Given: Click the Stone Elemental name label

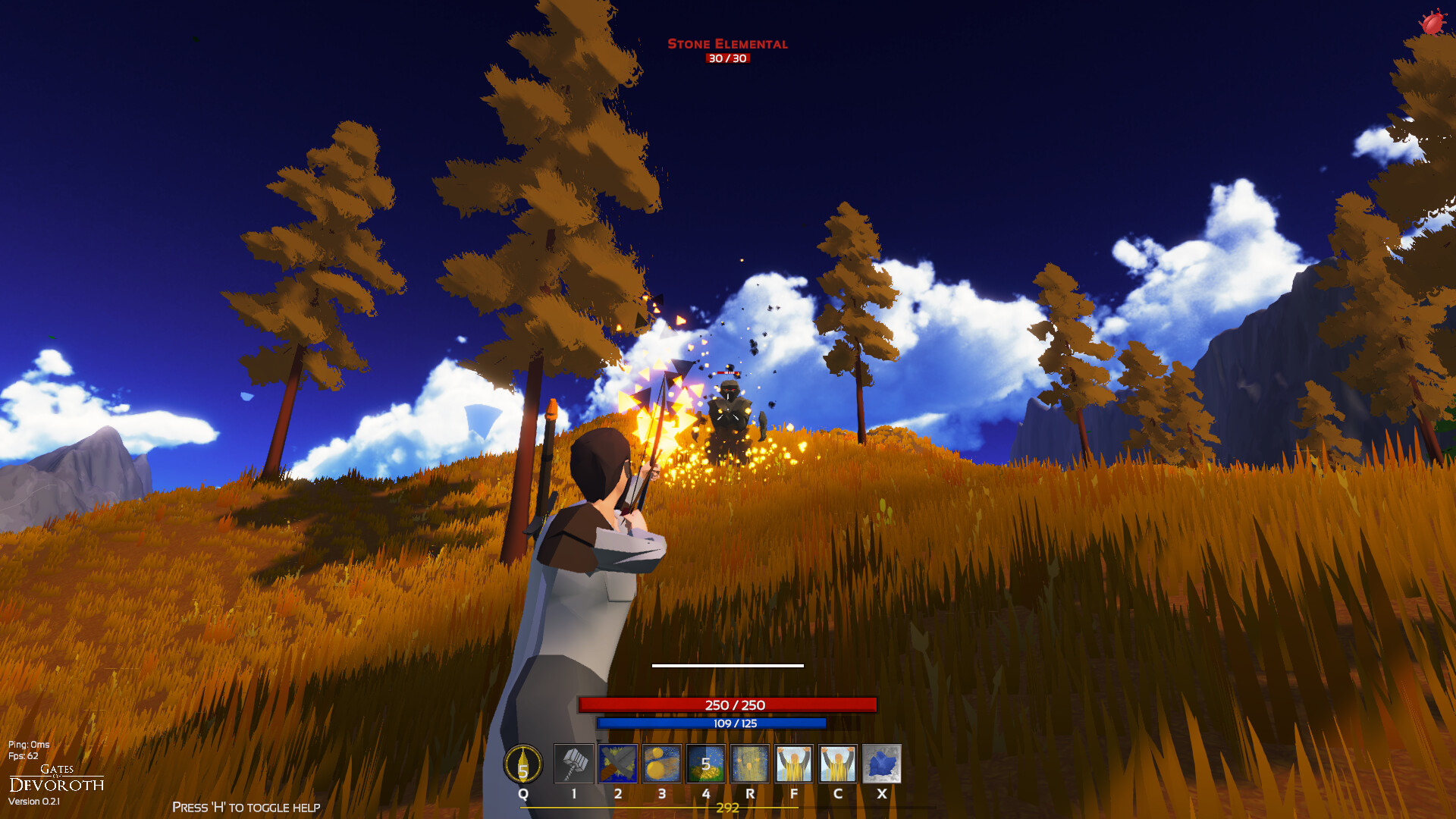Looking at the screenshot, I should (727, 45).
